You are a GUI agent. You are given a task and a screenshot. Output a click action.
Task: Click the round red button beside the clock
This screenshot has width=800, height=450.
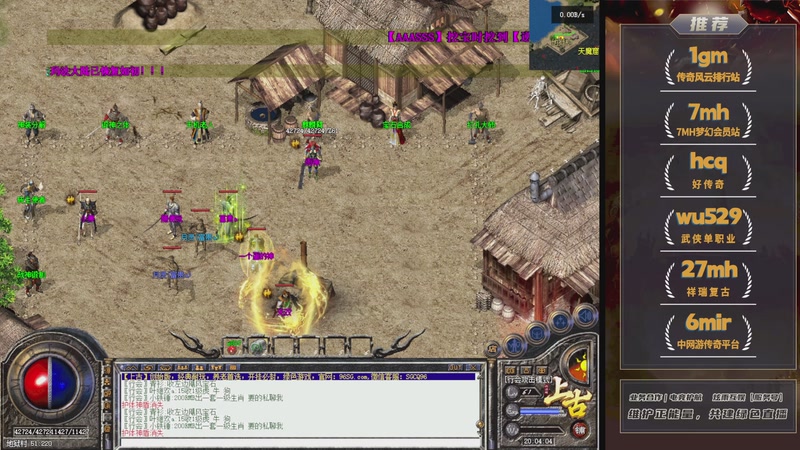[580, 429]
